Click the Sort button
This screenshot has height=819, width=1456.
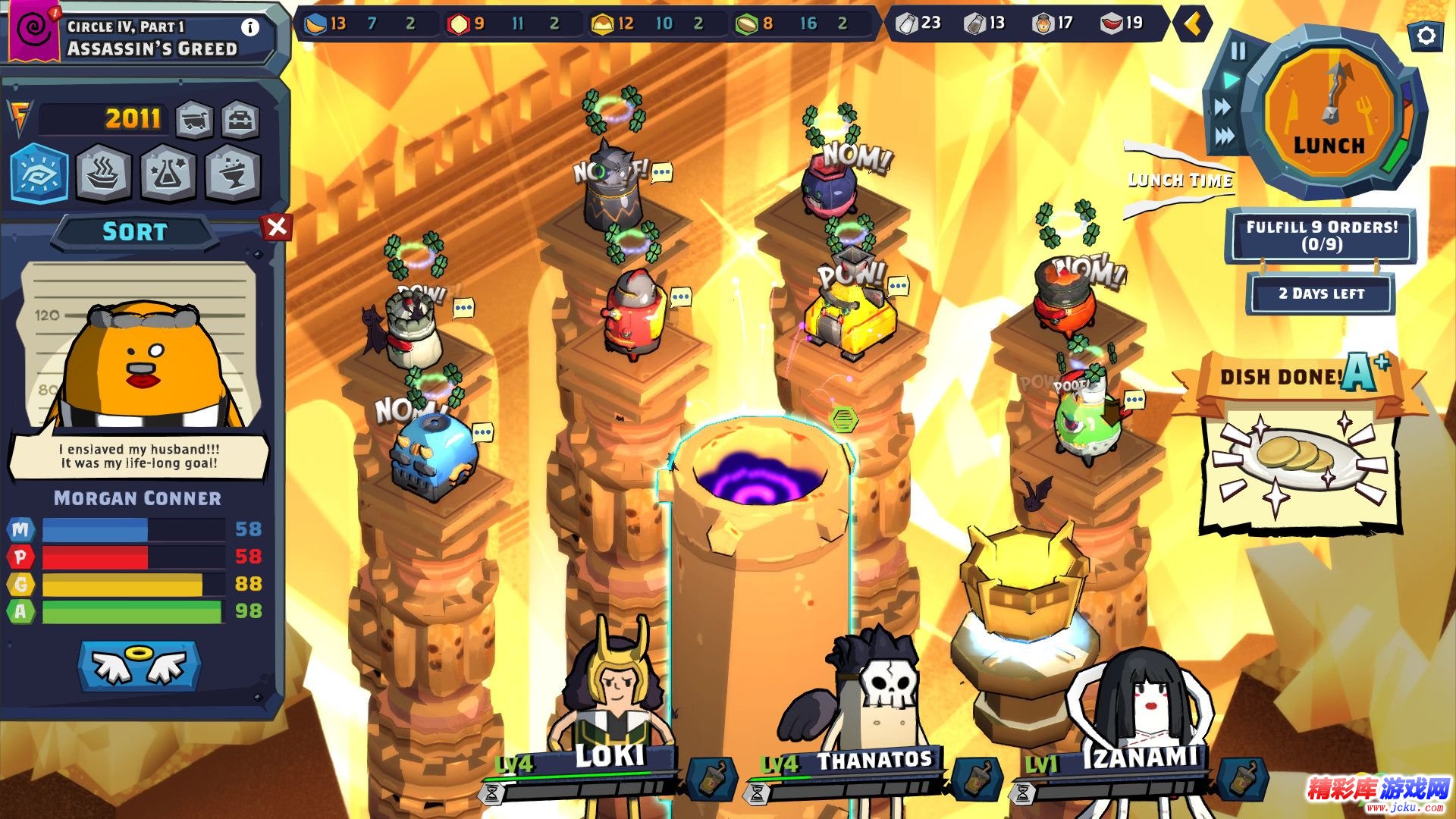pos(134,231)
